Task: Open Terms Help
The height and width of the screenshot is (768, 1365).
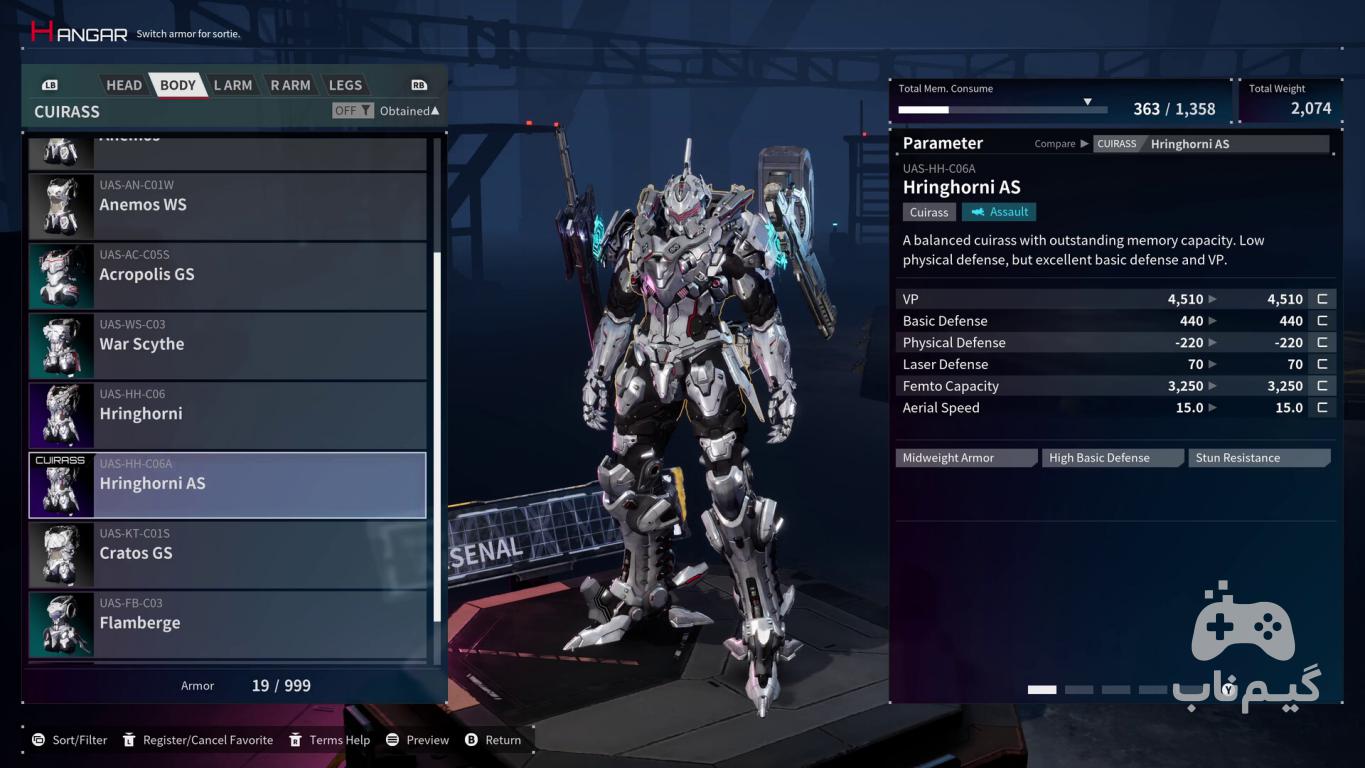Action: coord(330,740)
